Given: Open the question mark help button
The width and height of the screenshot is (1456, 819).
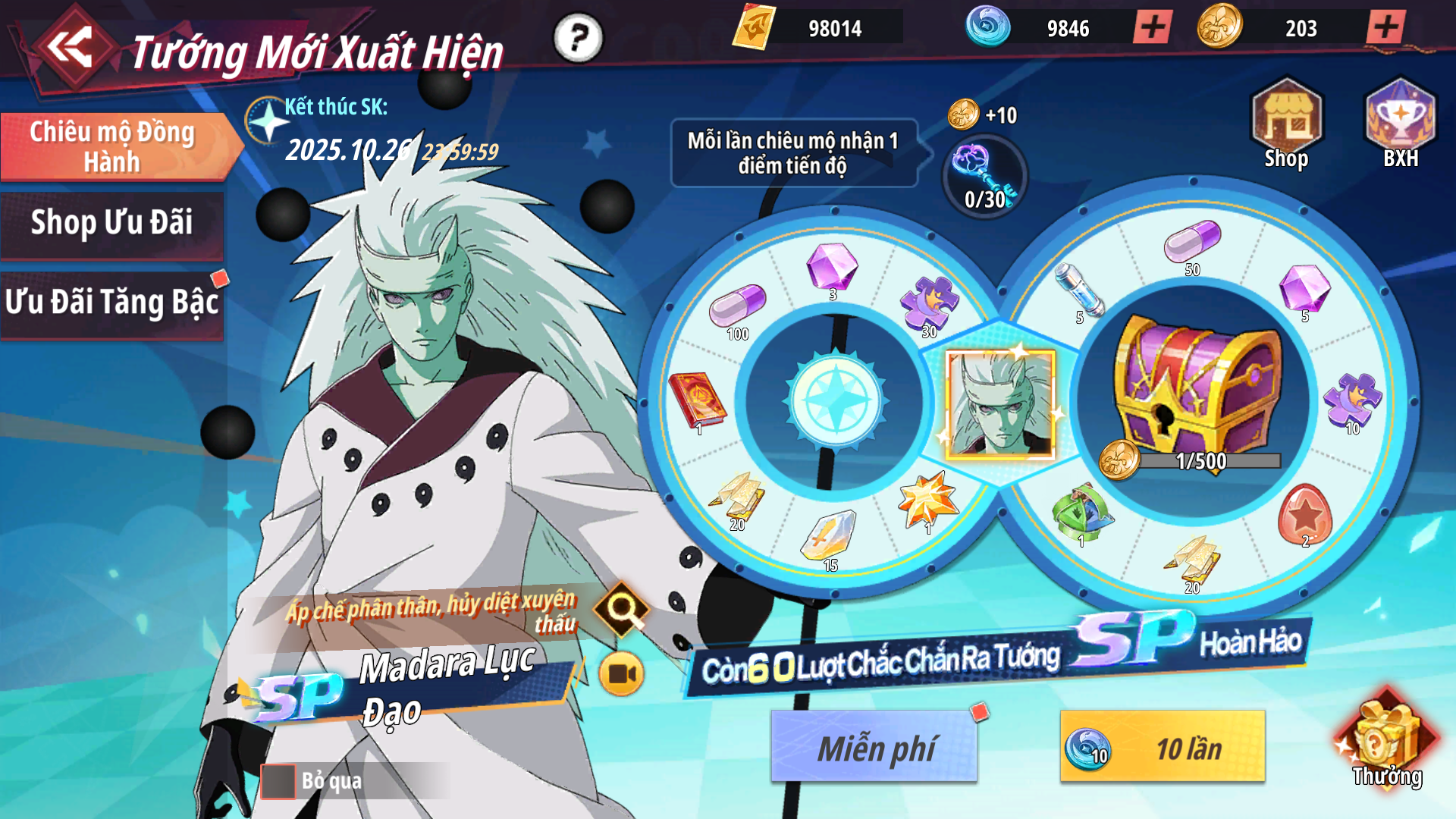Looking at the screenshot, I should coord(578,37).
